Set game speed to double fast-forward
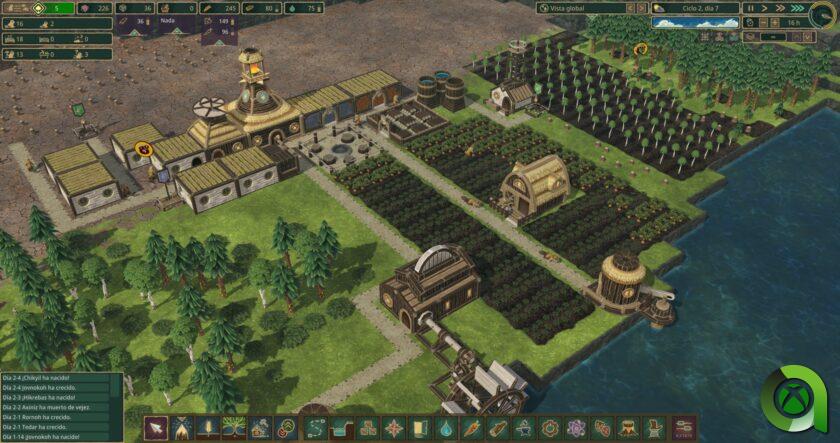Image resolution: width=840 pixels, height=443 pixels. click(777, 8)
